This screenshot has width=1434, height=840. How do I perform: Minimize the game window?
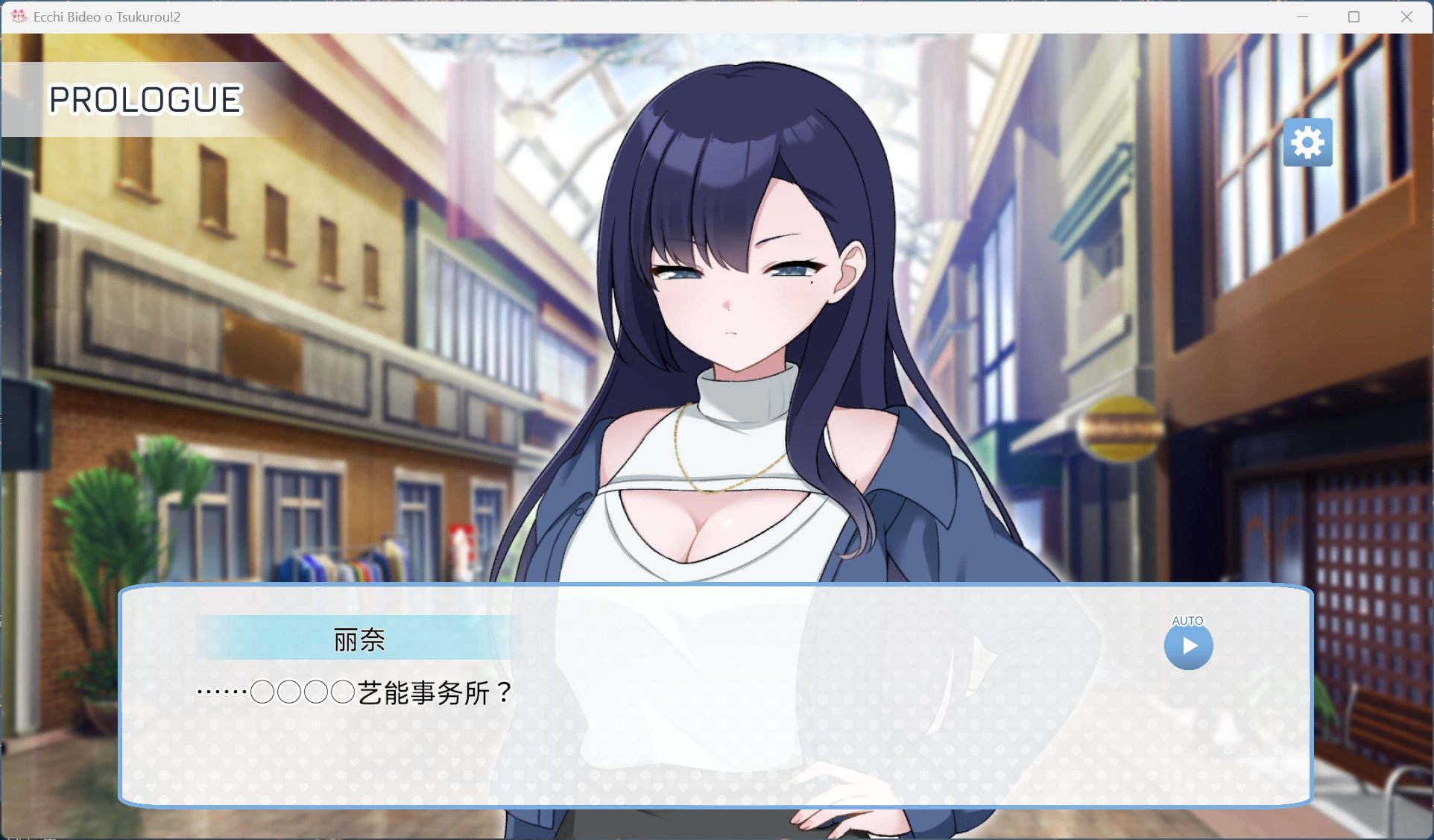1303,16
